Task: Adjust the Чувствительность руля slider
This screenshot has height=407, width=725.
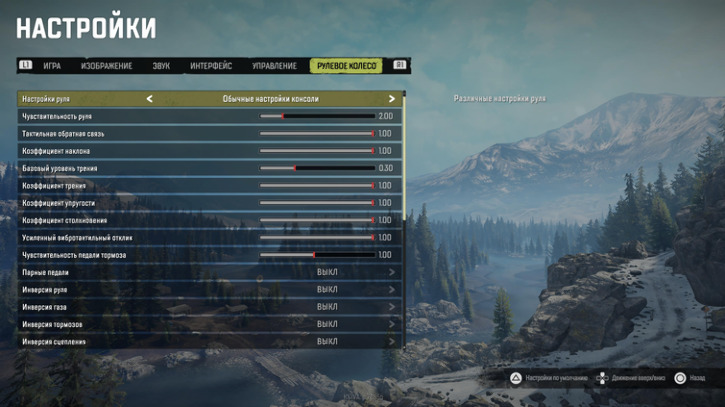Action: click(x=317, y=116)
